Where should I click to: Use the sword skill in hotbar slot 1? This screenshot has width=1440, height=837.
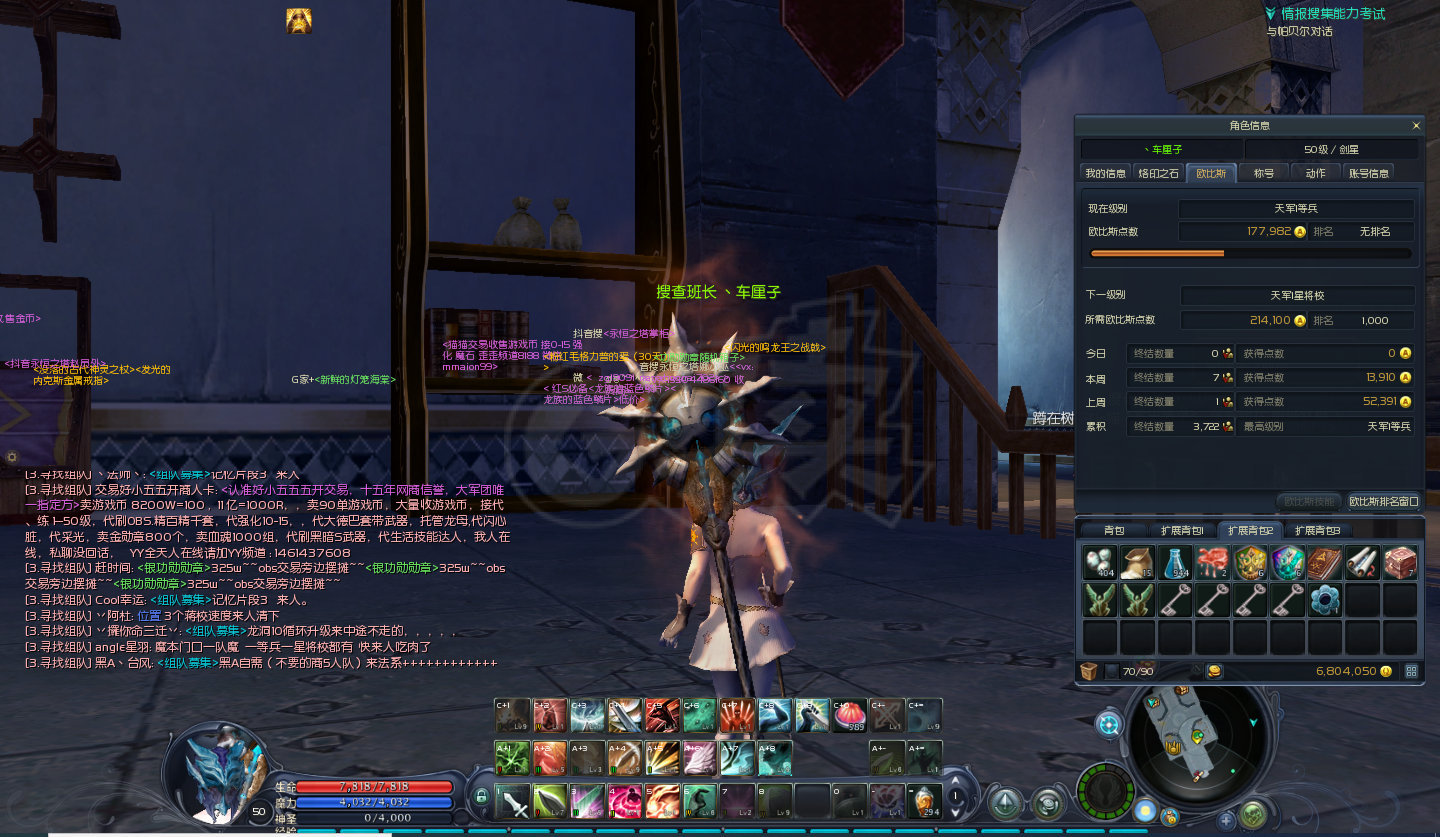514,802
